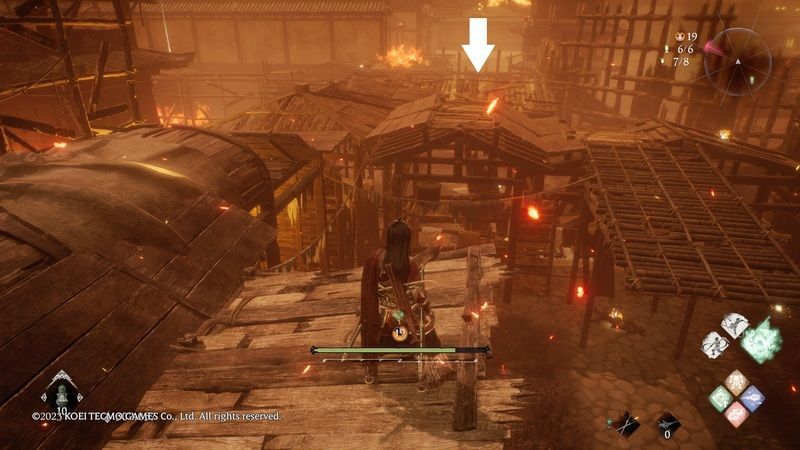Activate the green glowing Divine Beast icon
This screenshot has width=800, height=450.
click(x=762, y=338)
